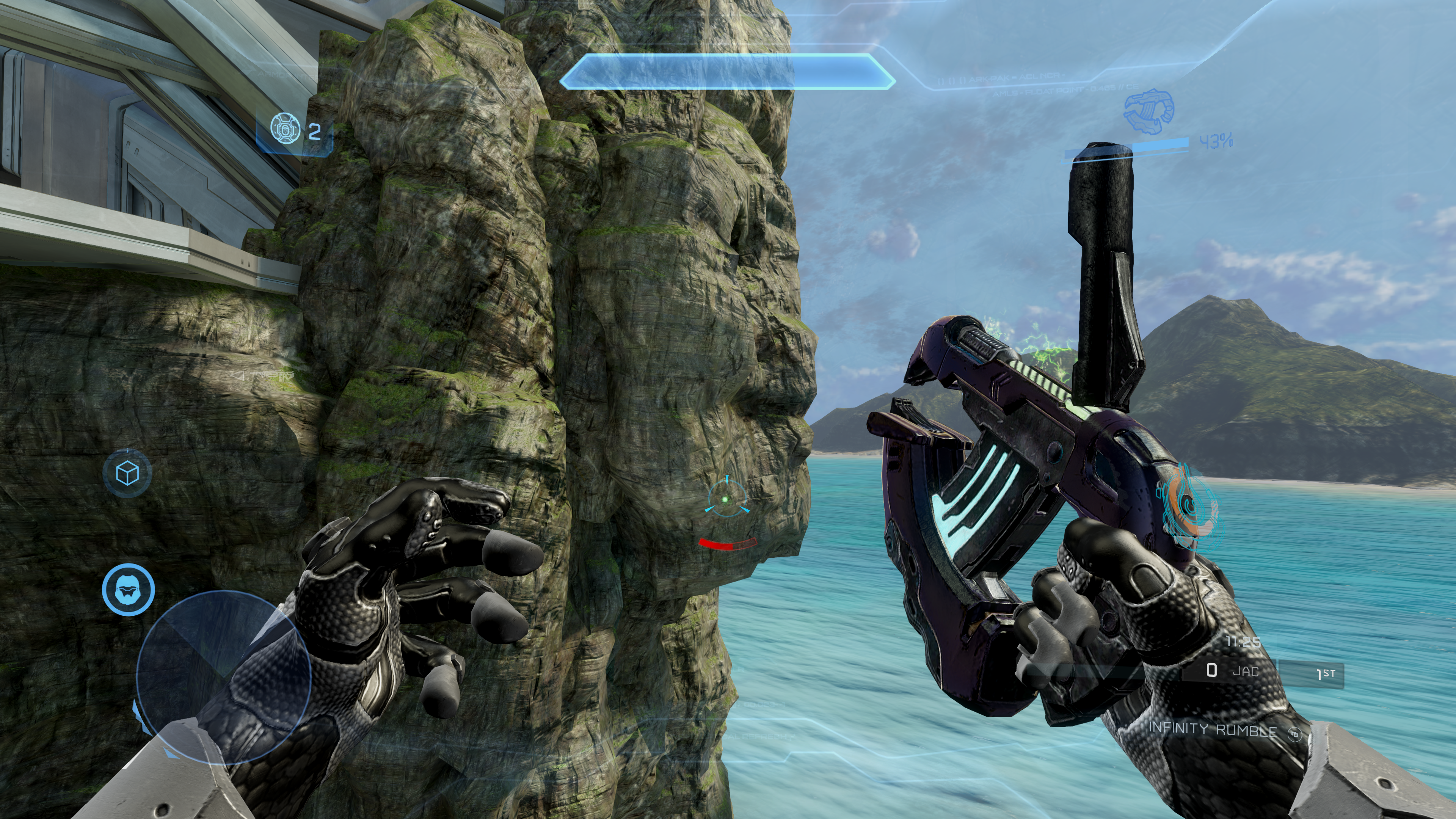Activate the cube icon on the HUD
The width and height of the screenshot is (1456, 819).
tap(127, 472)
